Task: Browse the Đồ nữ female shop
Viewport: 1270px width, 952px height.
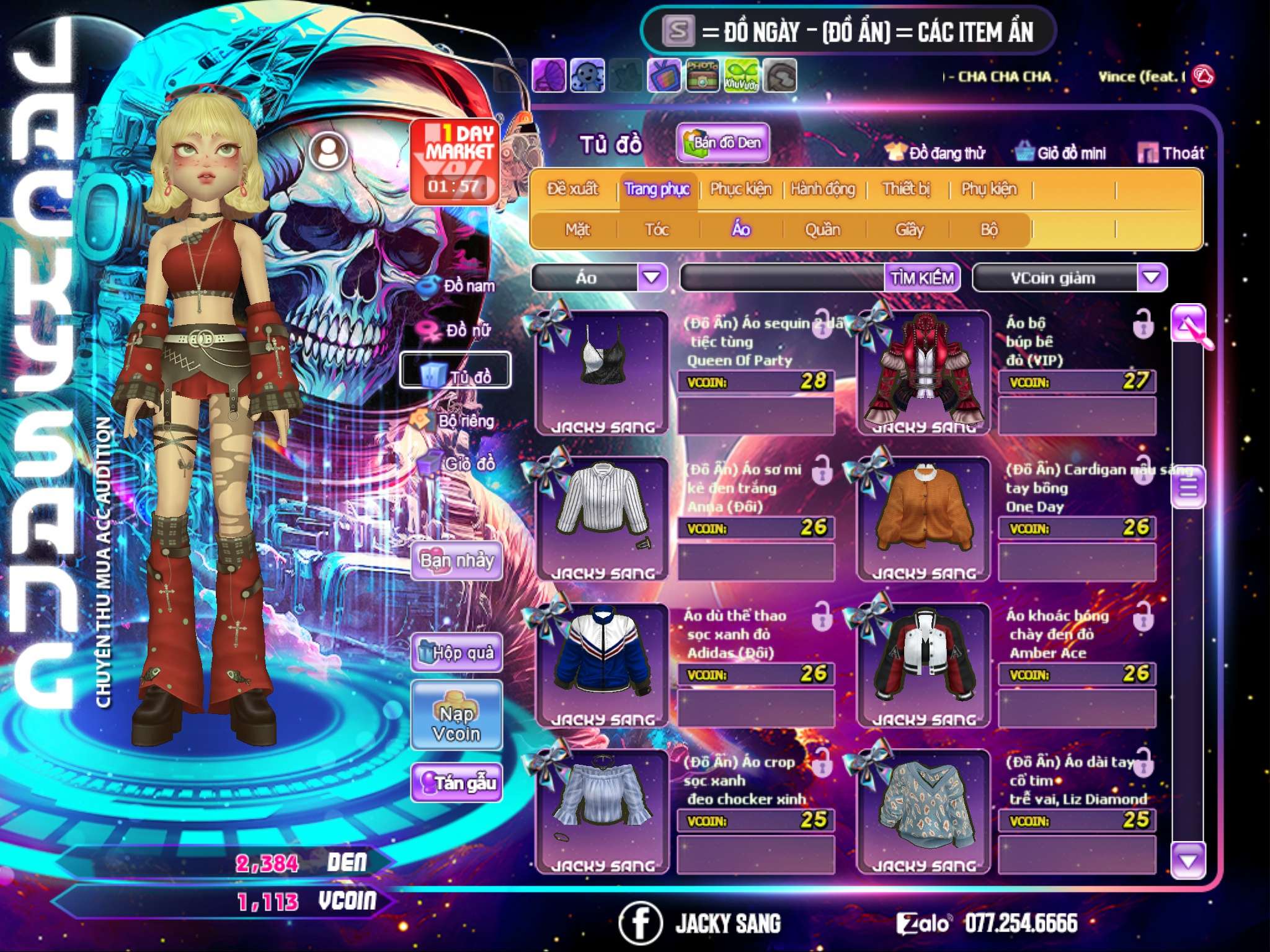Action: pyautogui.click(x=458, y=330)
